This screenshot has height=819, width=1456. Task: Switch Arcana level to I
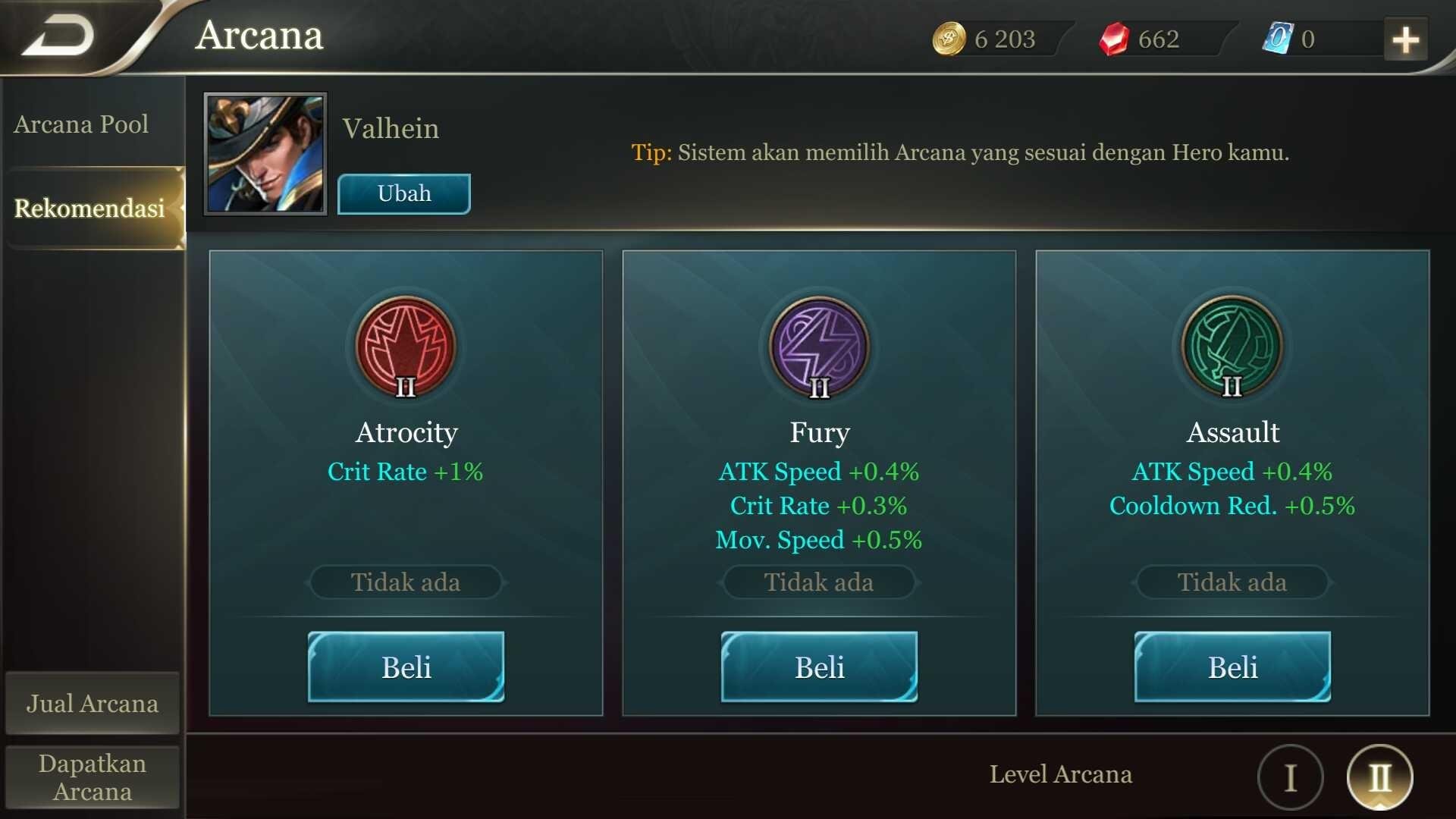1291,777
